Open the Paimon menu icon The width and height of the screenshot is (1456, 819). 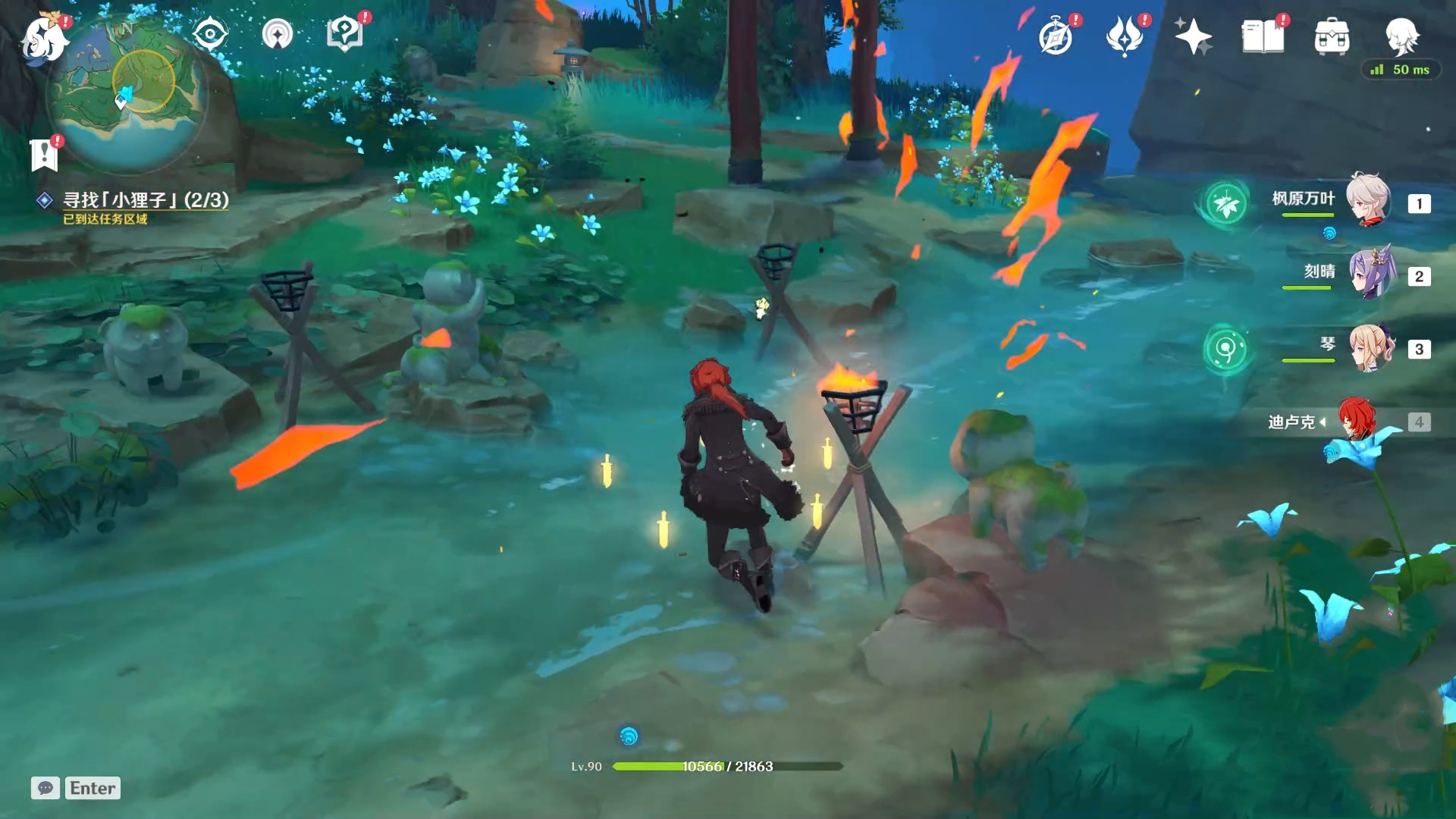44,36
